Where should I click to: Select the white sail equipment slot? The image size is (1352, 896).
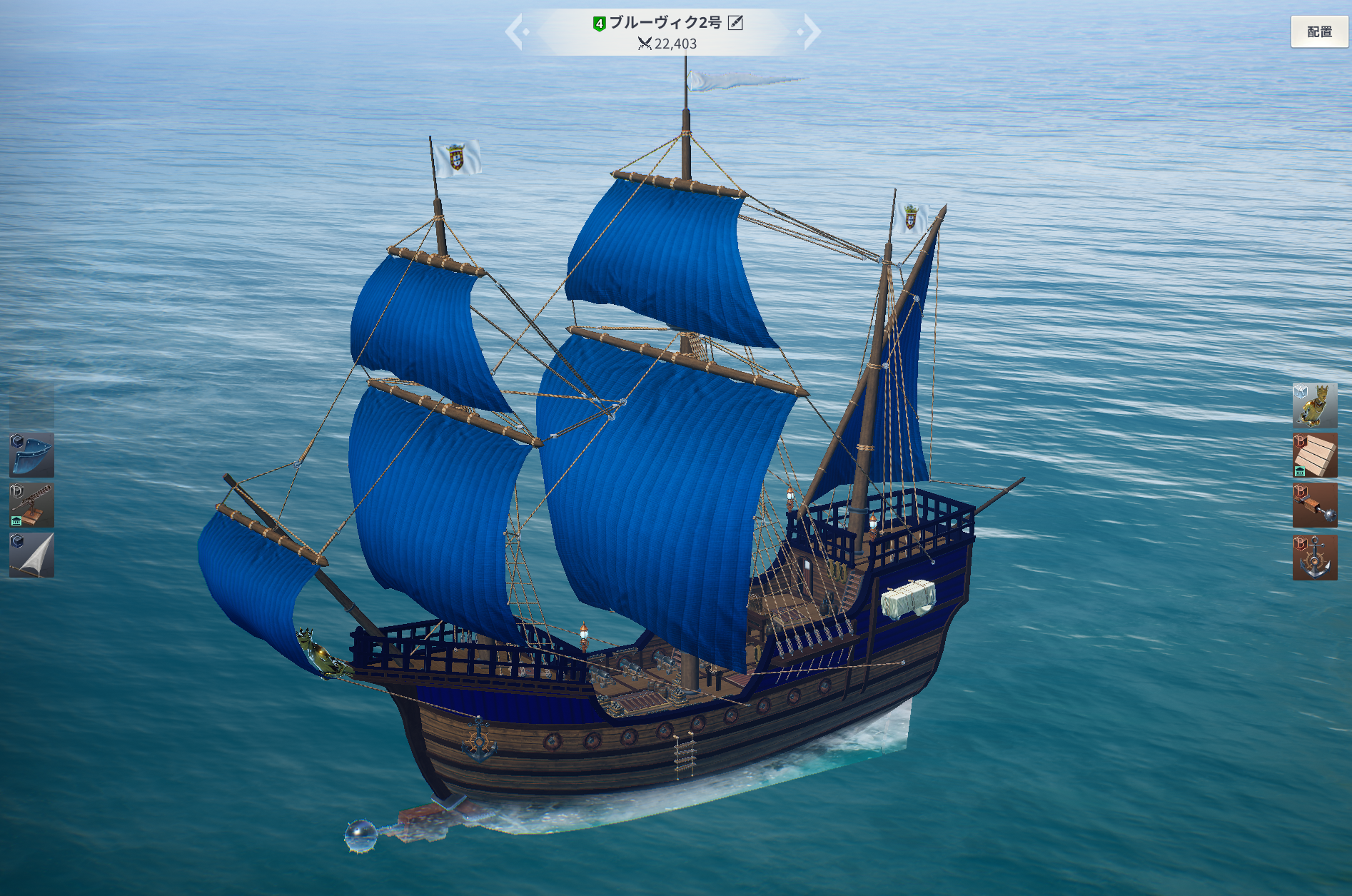[x=31, y=555]
